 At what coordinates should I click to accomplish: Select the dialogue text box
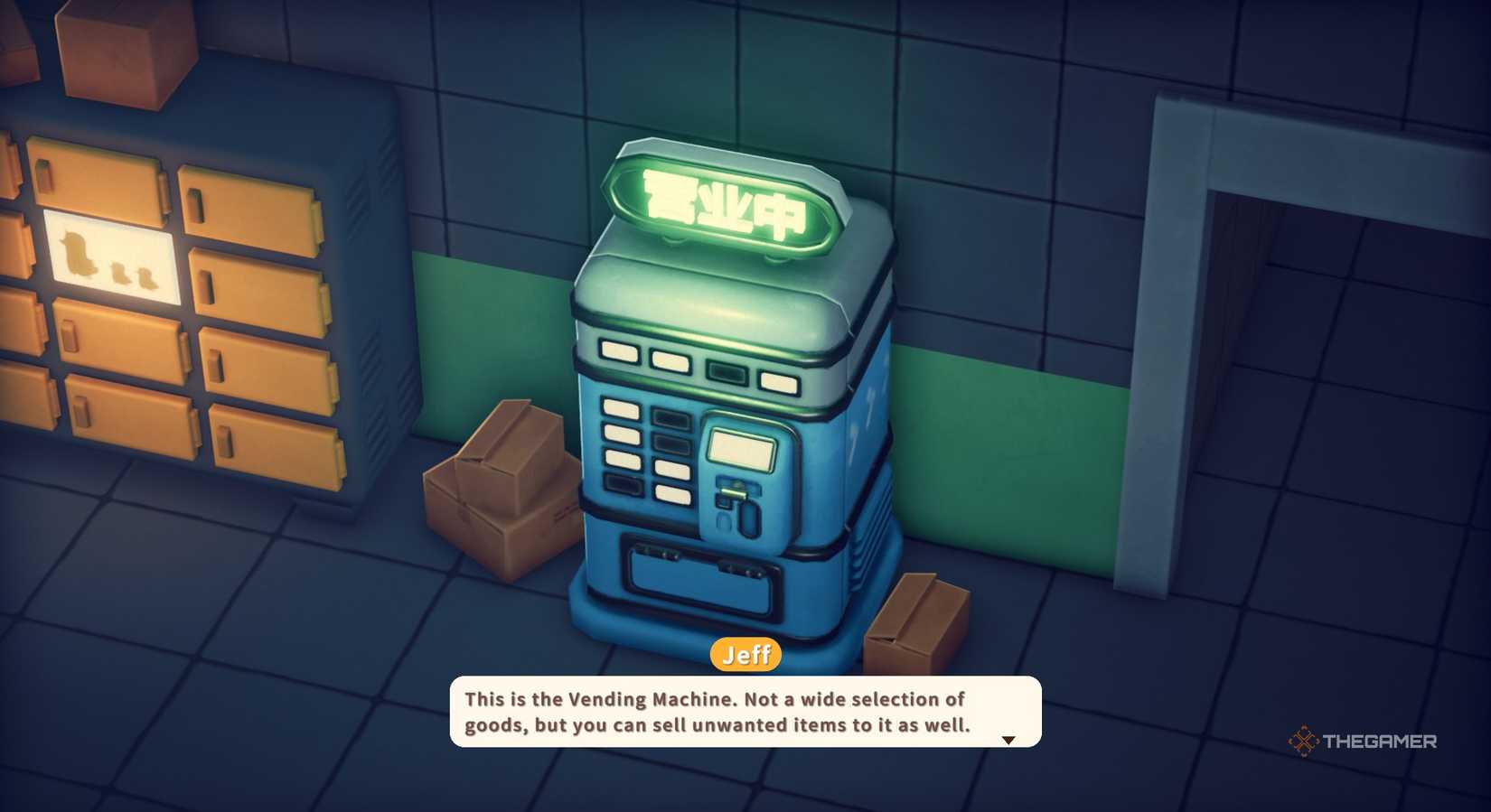pyautogui.click(x=743, y=713)
